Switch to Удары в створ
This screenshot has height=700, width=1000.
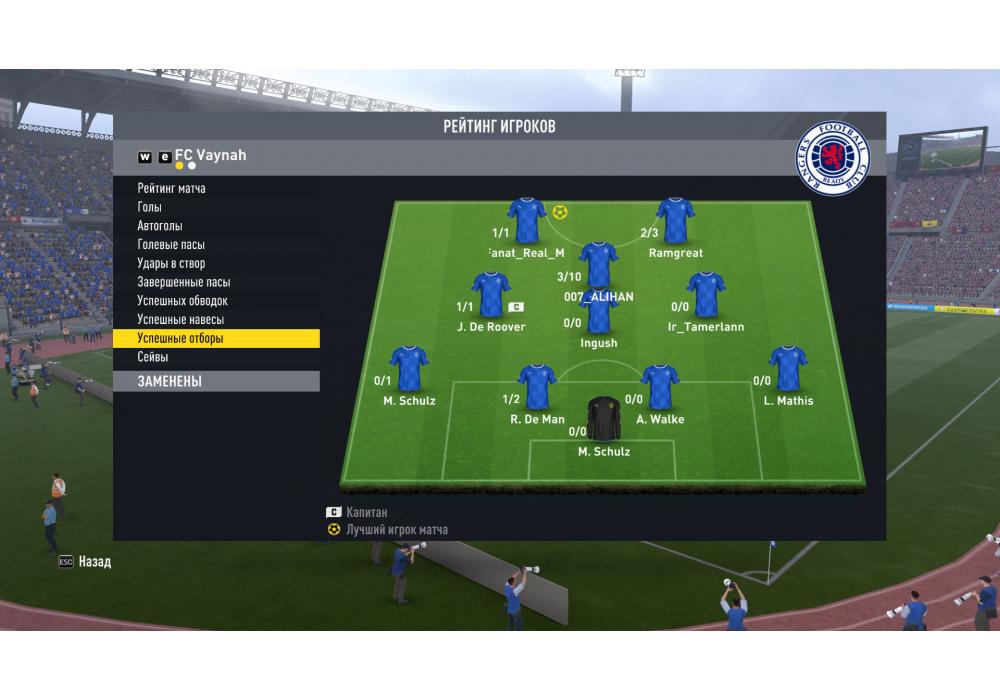171,263
